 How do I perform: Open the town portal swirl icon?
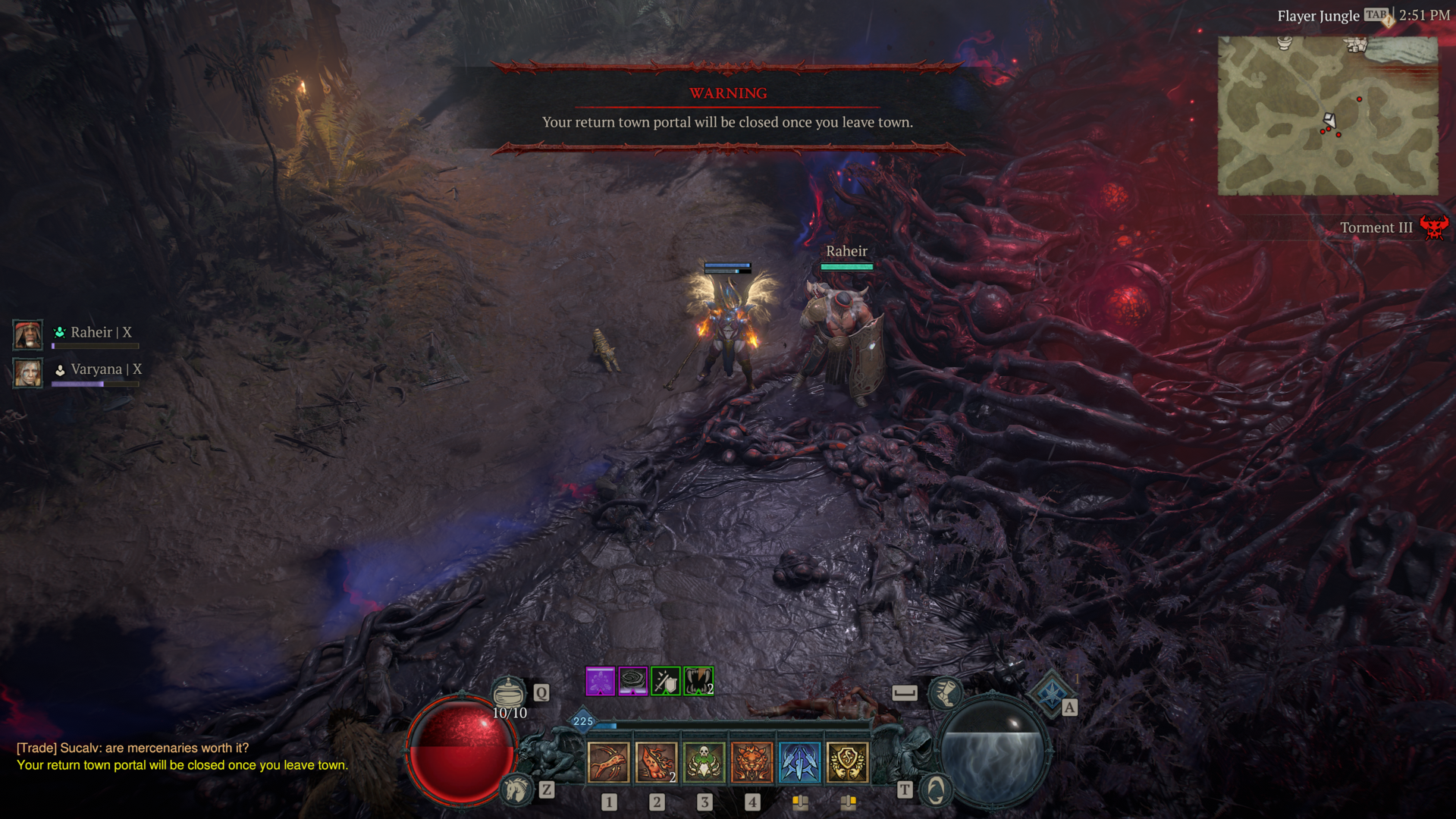(936, 790)
